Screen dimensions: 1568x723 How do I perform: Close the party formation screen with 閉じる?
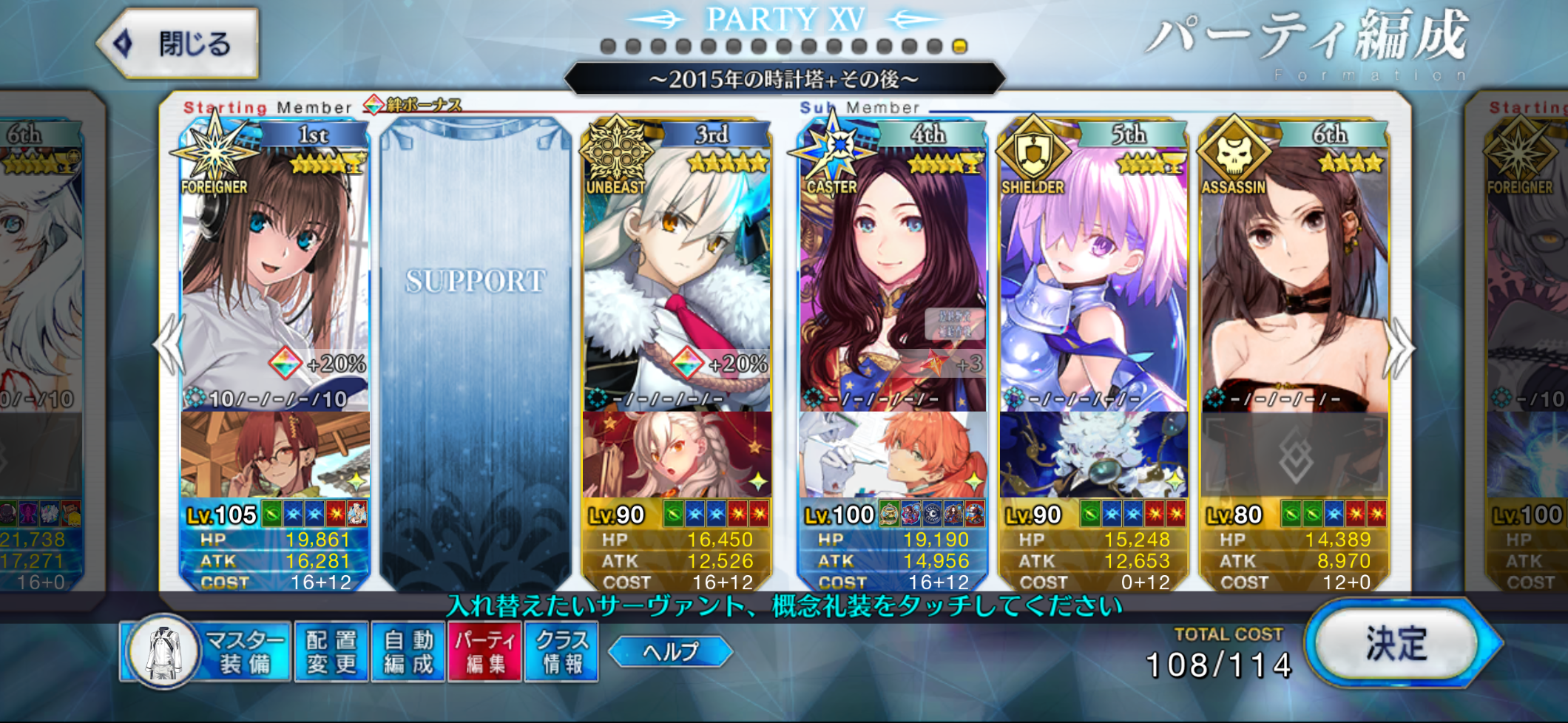click(180, 44)
